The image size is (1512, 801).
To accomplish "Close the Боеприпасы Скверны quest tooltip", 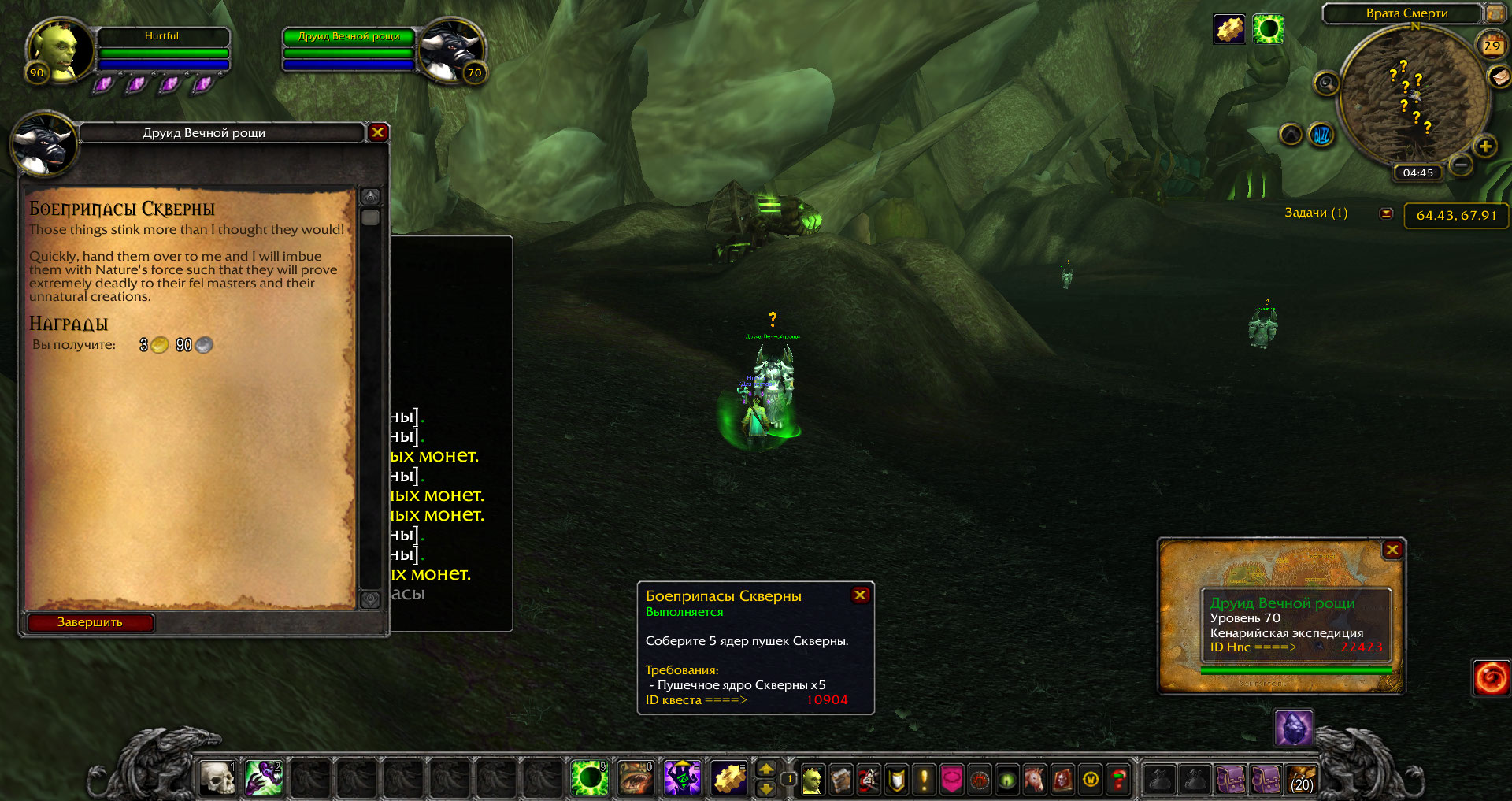I will coord(860,595).
